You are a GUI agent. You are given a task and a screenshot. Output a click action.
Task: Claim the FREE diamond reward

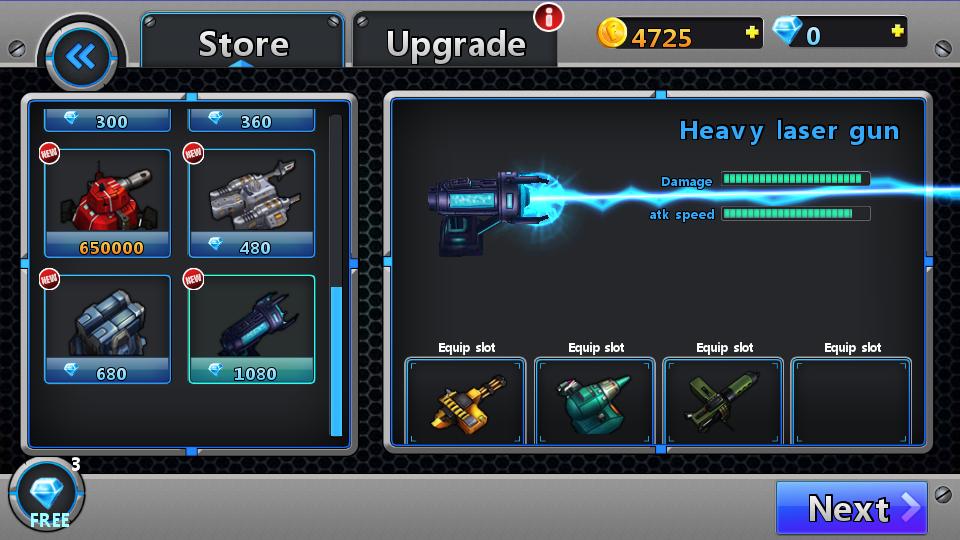(47, 494)
